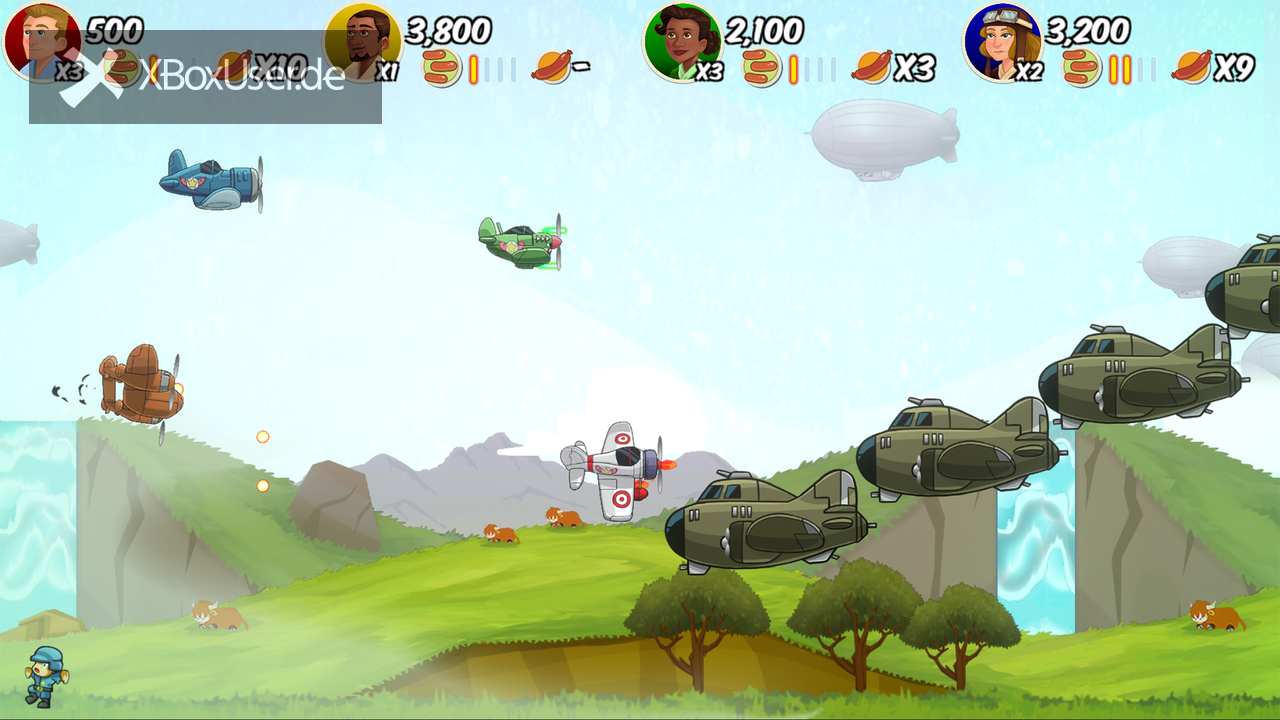Select the goggles-wearing pilot portrait on blue
The image size is (1280, 720).
tap(1003, 42)
